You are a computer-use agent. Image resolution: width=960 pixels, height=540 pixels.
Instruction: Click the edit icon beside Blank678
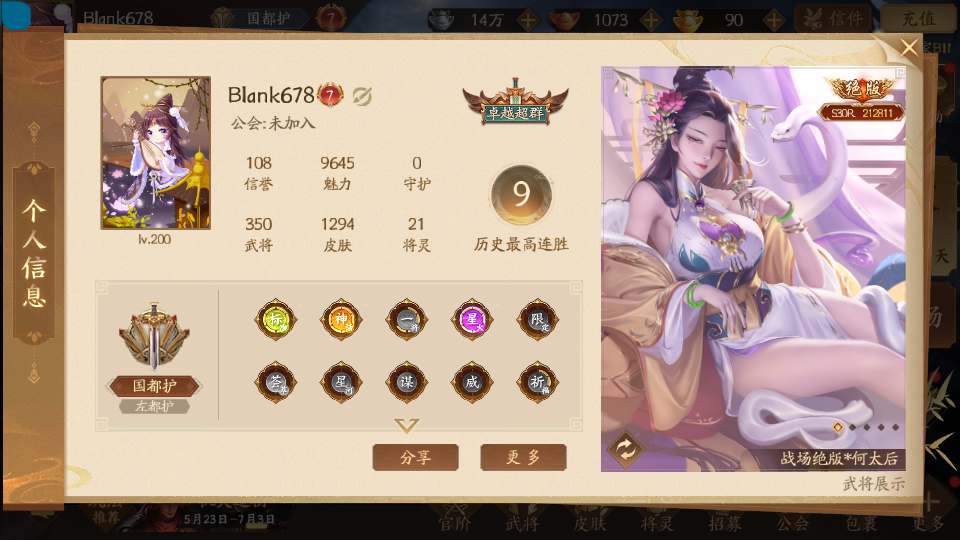click(362, 95)
